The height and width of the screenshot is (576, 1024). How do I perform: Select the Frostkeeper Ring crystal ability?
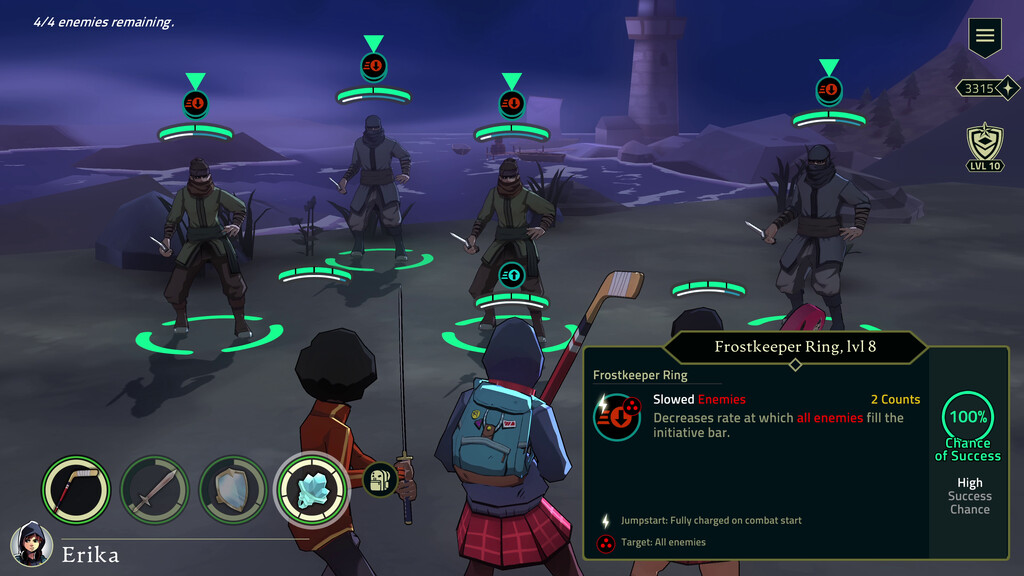click(x=311, y=489)
